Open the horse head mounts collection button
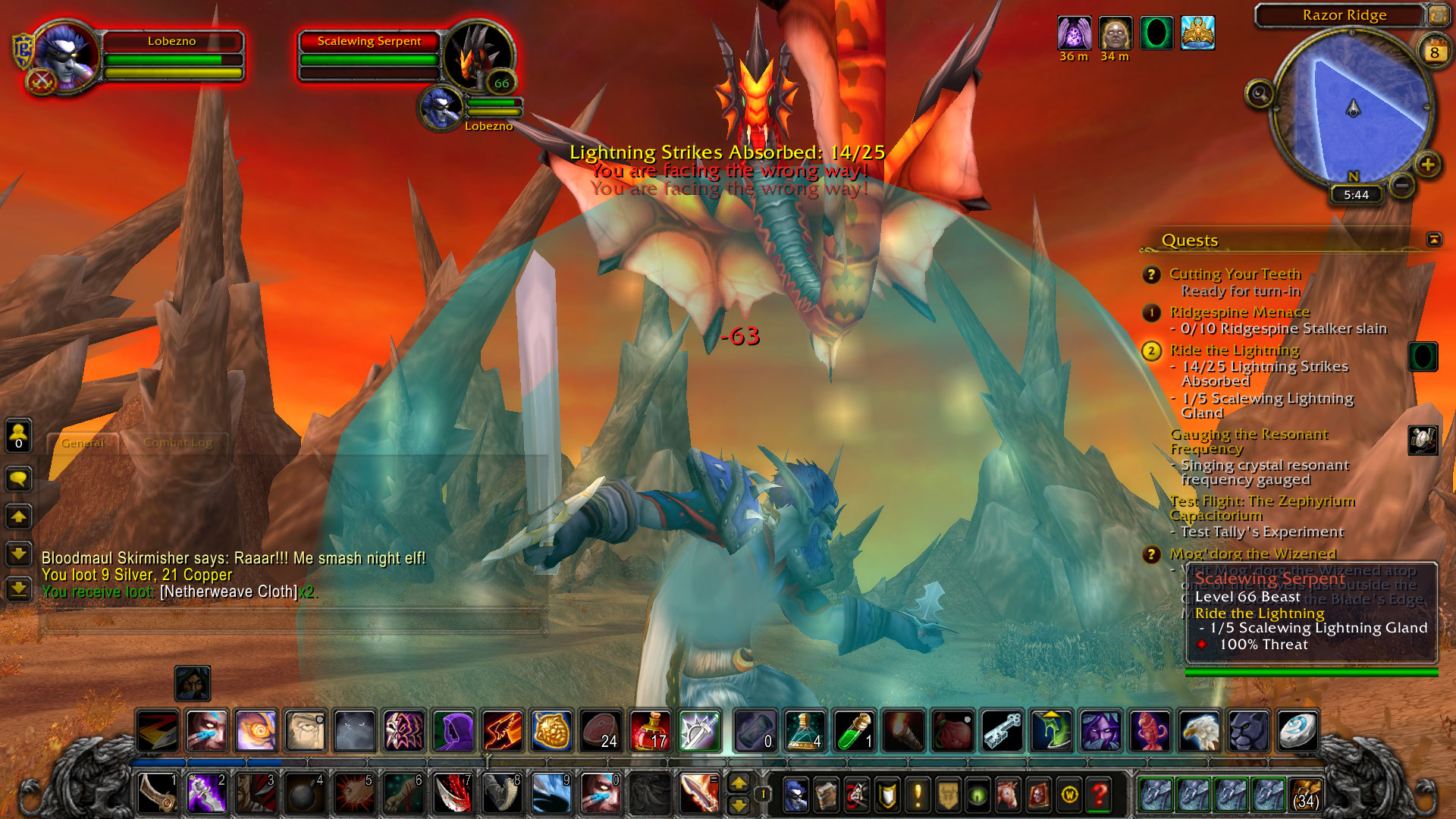 click(x=1008, y=795)
